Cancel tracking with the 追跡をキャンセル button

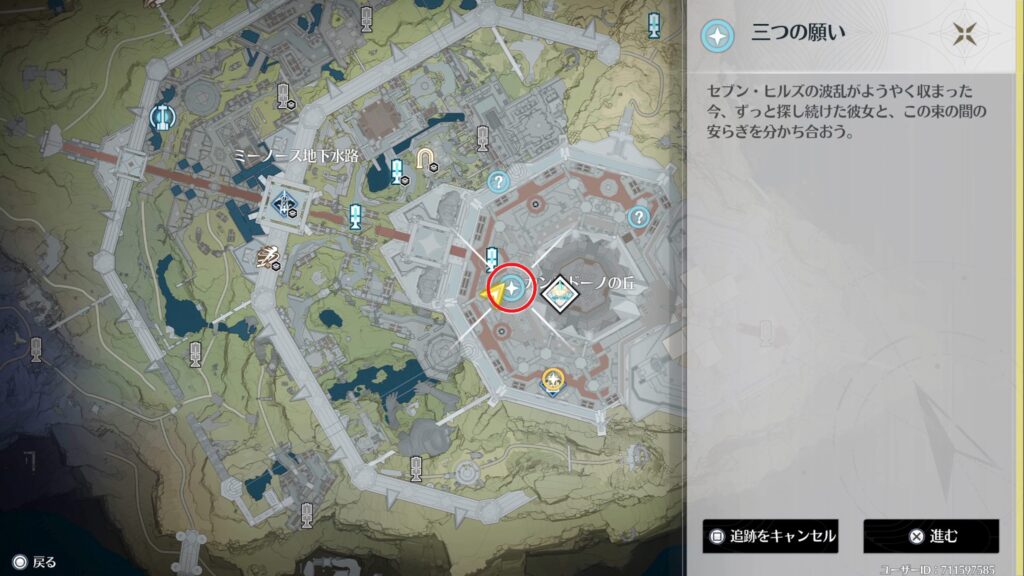point(770,536)
